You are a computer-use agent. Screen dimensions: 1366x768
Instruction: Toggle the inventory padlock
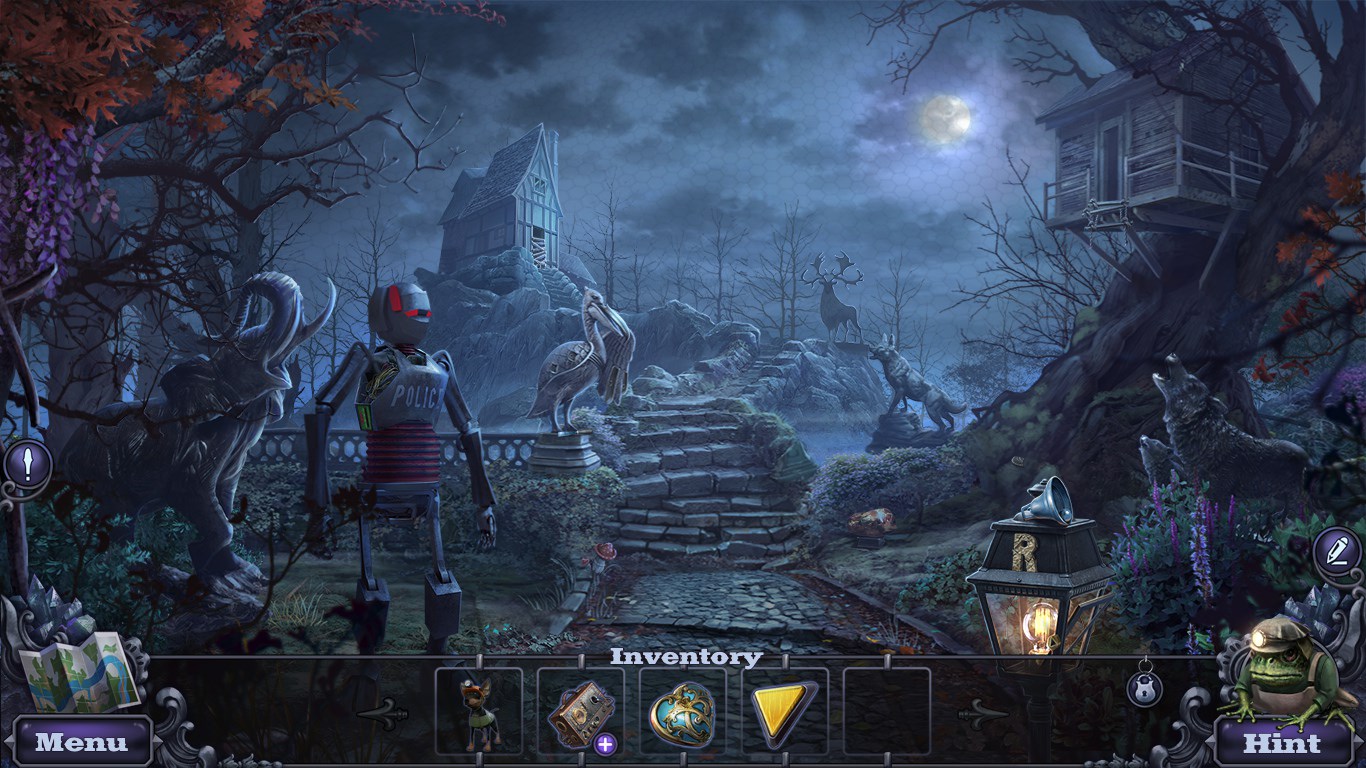point(1145,687)
